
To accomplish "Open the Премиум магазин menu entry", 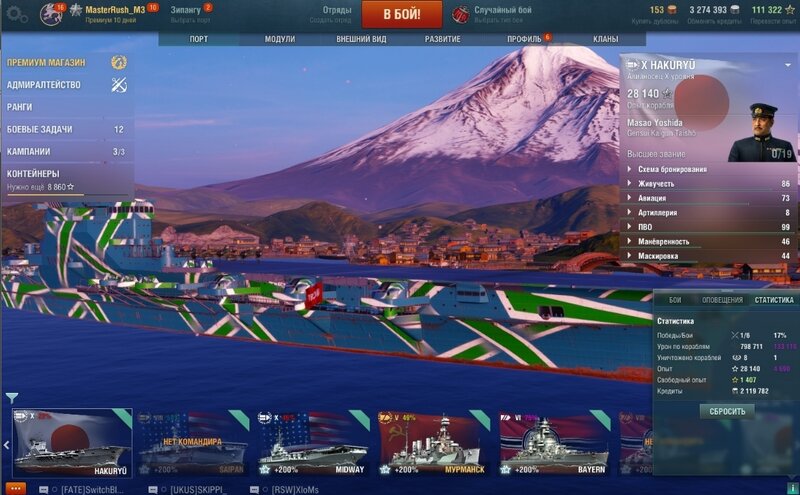I will click(47, 62).
